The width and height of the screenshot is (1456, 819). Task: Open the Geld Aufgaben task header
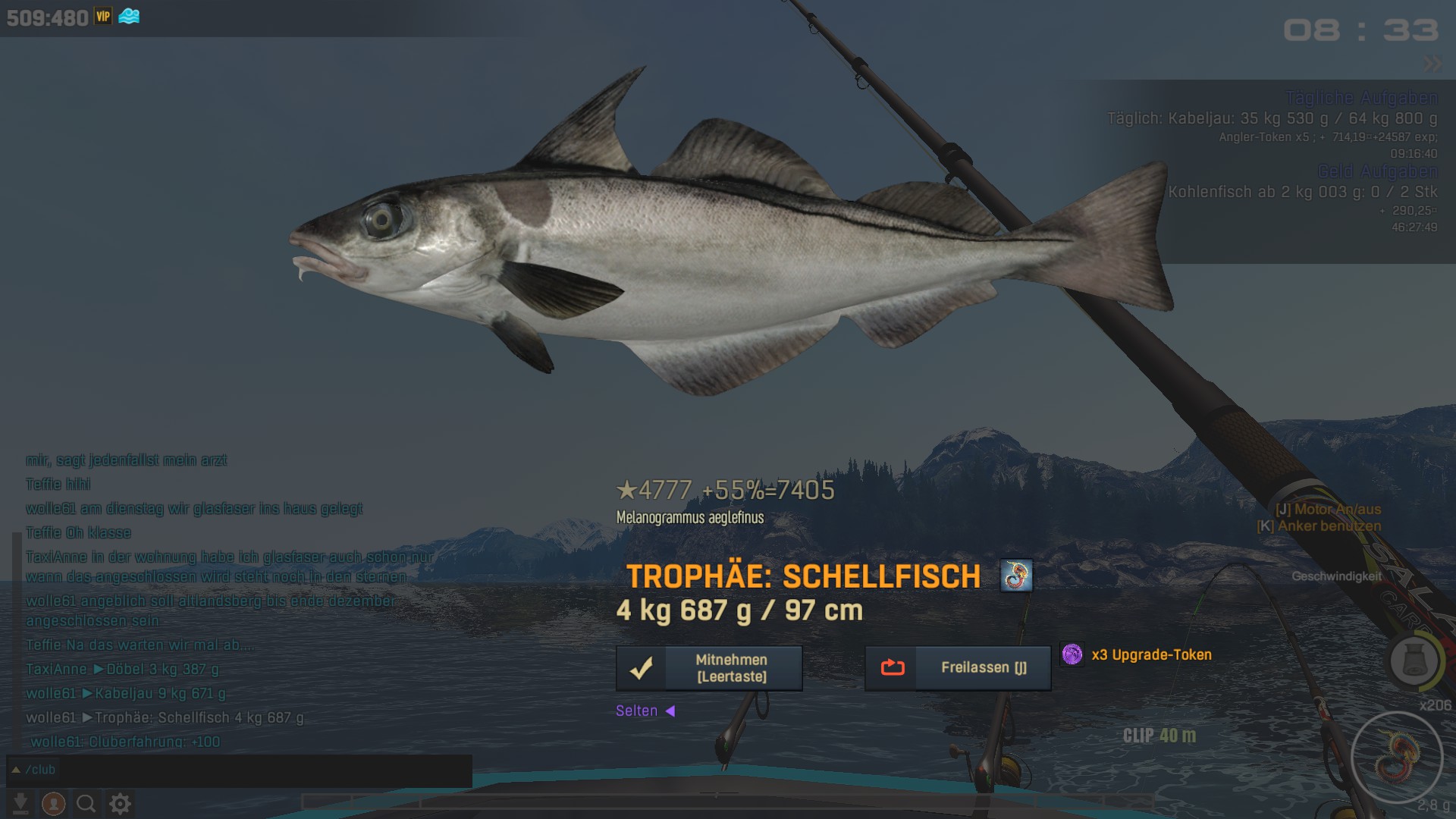pos(1377,171)
